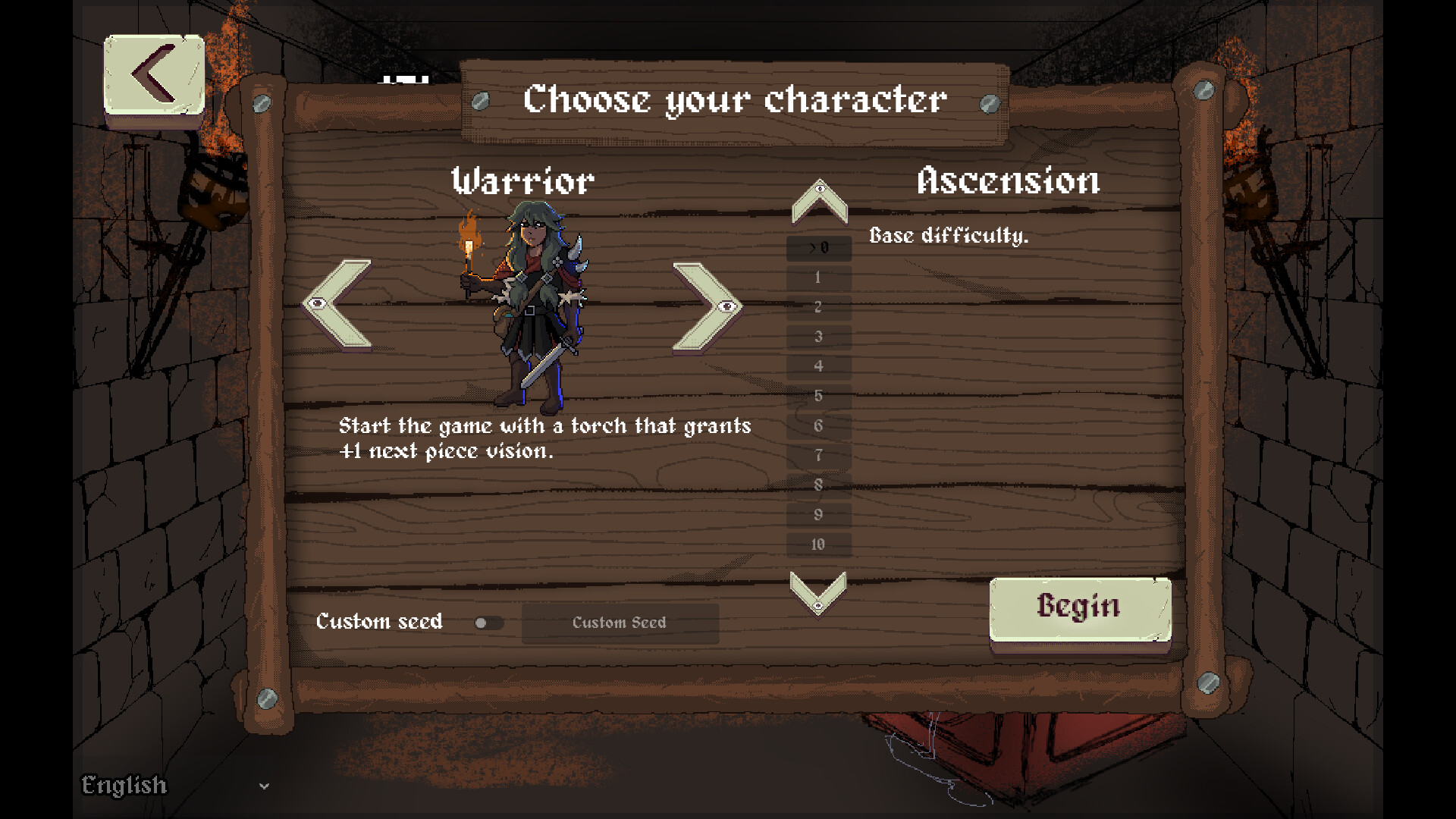1456x819 pixels.
Task: Select Ascension level 0 on the slider
Action: (818, 247)
